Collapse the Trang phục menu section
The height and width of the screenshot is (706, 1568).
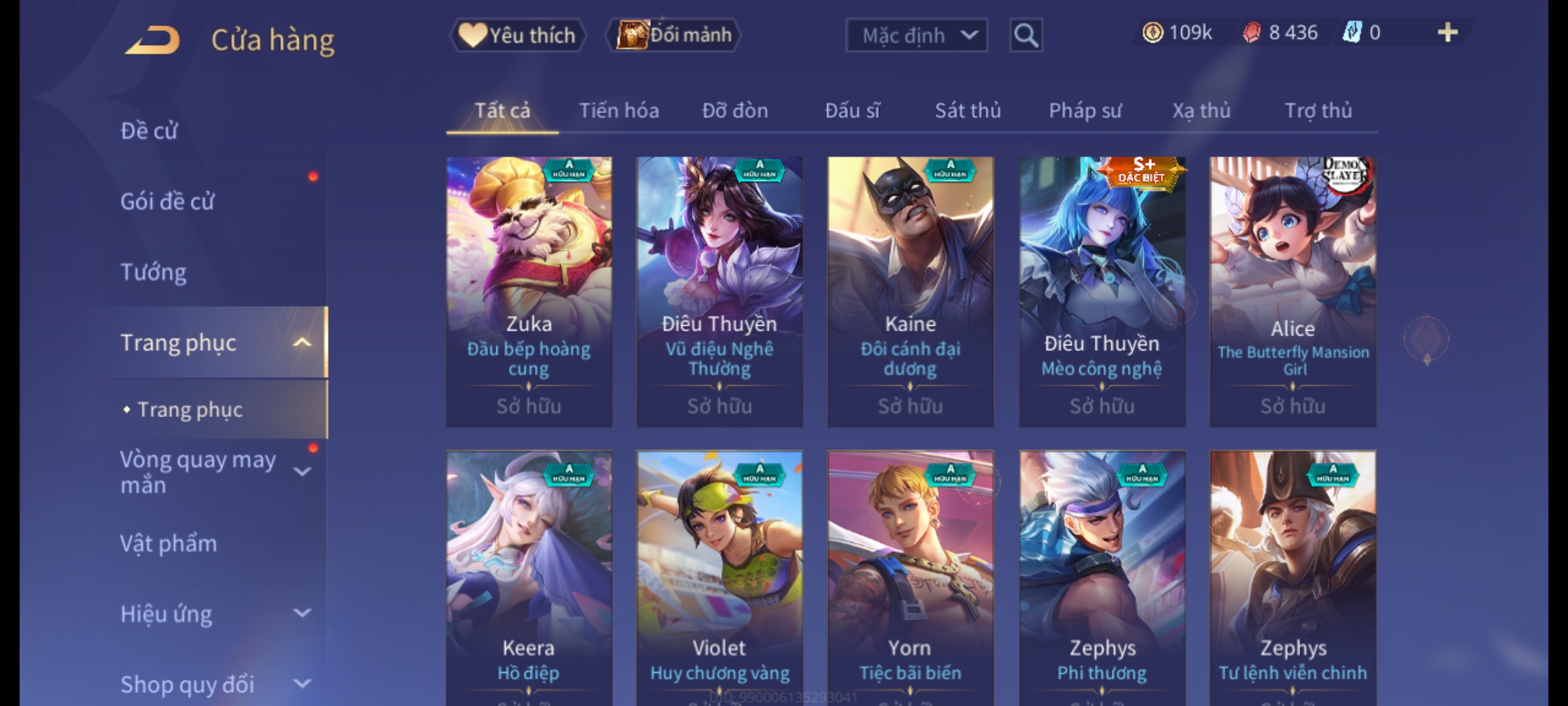coord(302,343)
